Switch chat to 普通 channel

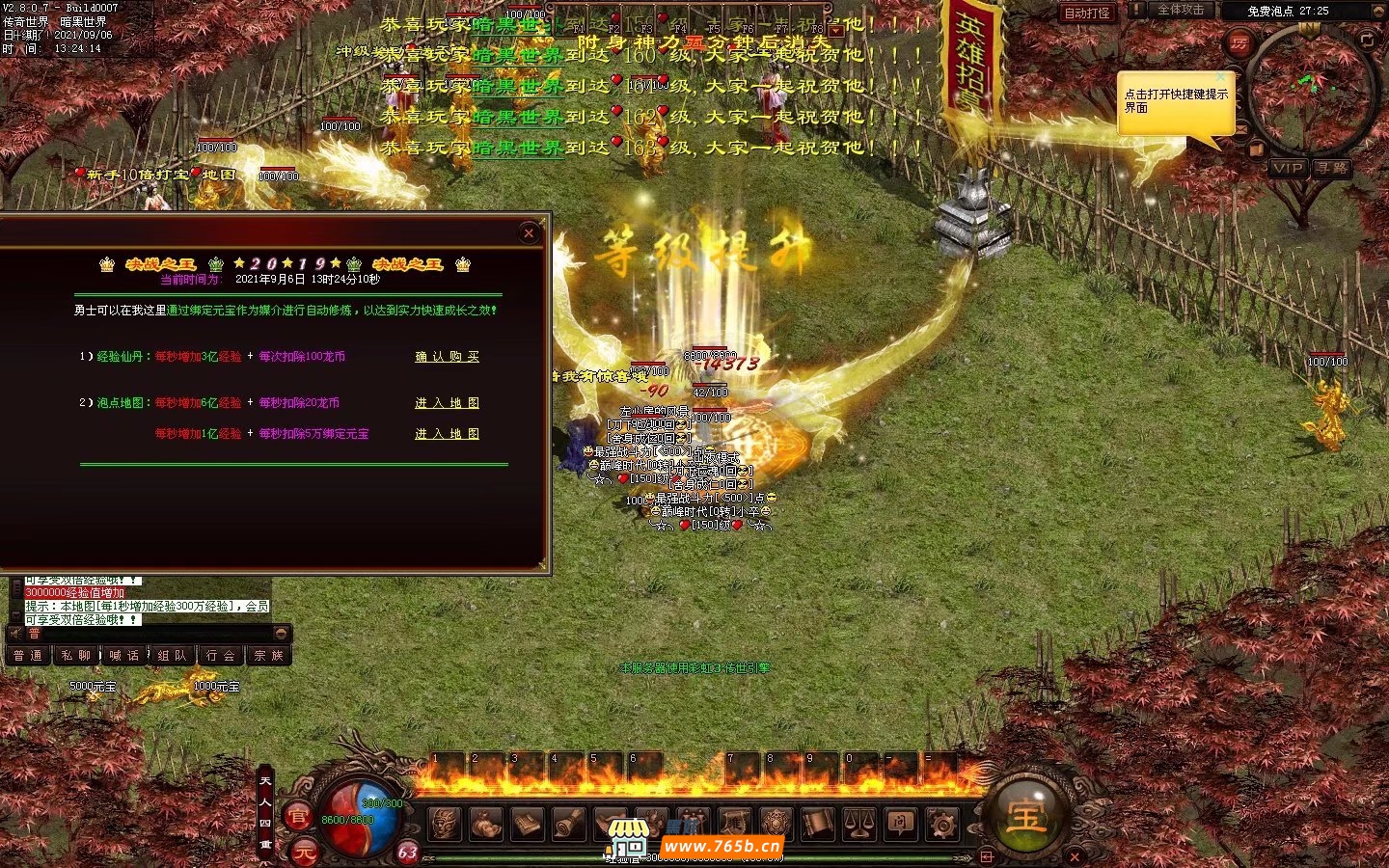click(x=28, y=656)
